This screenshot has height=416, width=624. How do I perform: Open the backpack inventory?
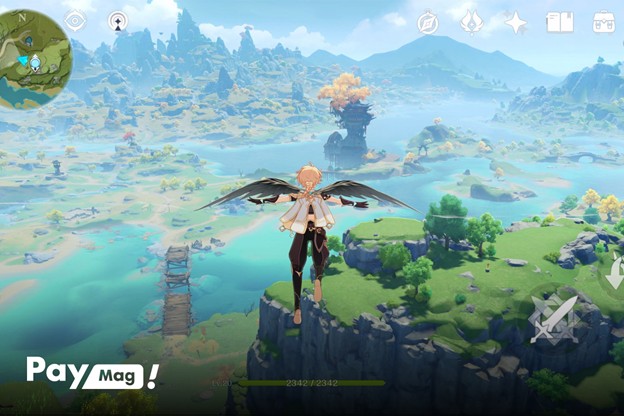(x=604, y=22)
